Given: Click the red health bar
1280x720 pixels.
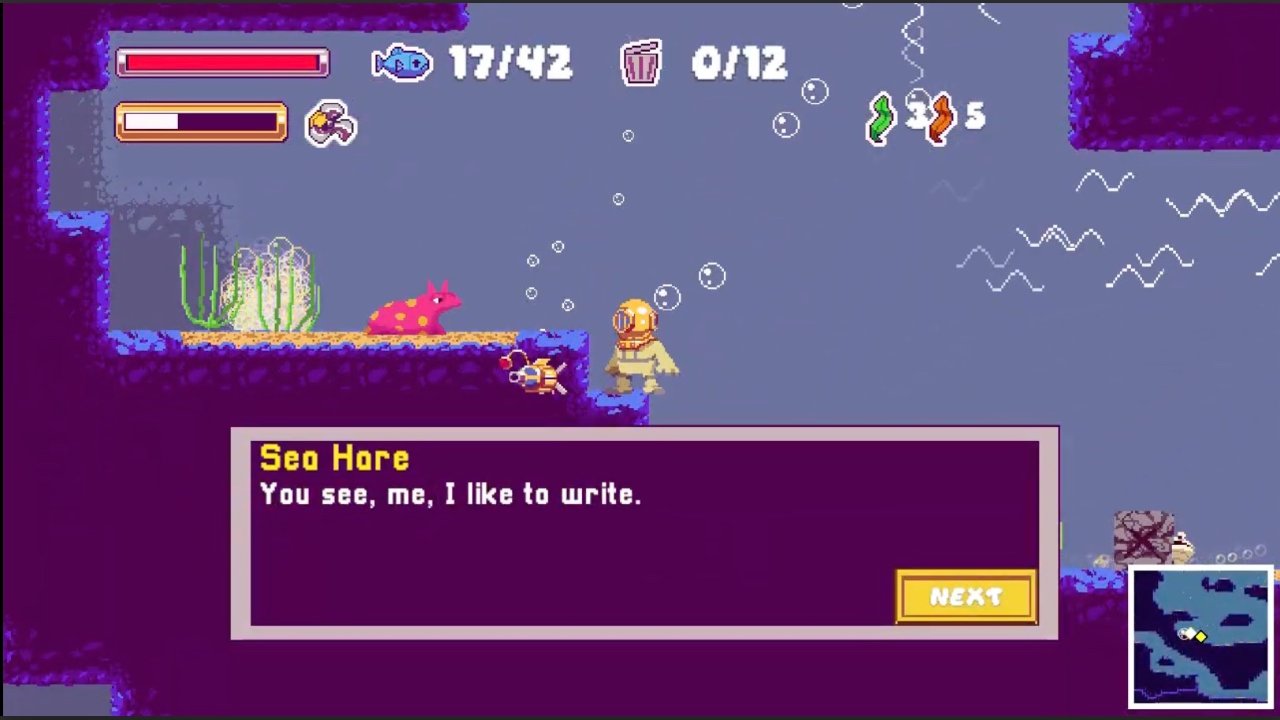Looking at the screenshot, I should [222, 62].
